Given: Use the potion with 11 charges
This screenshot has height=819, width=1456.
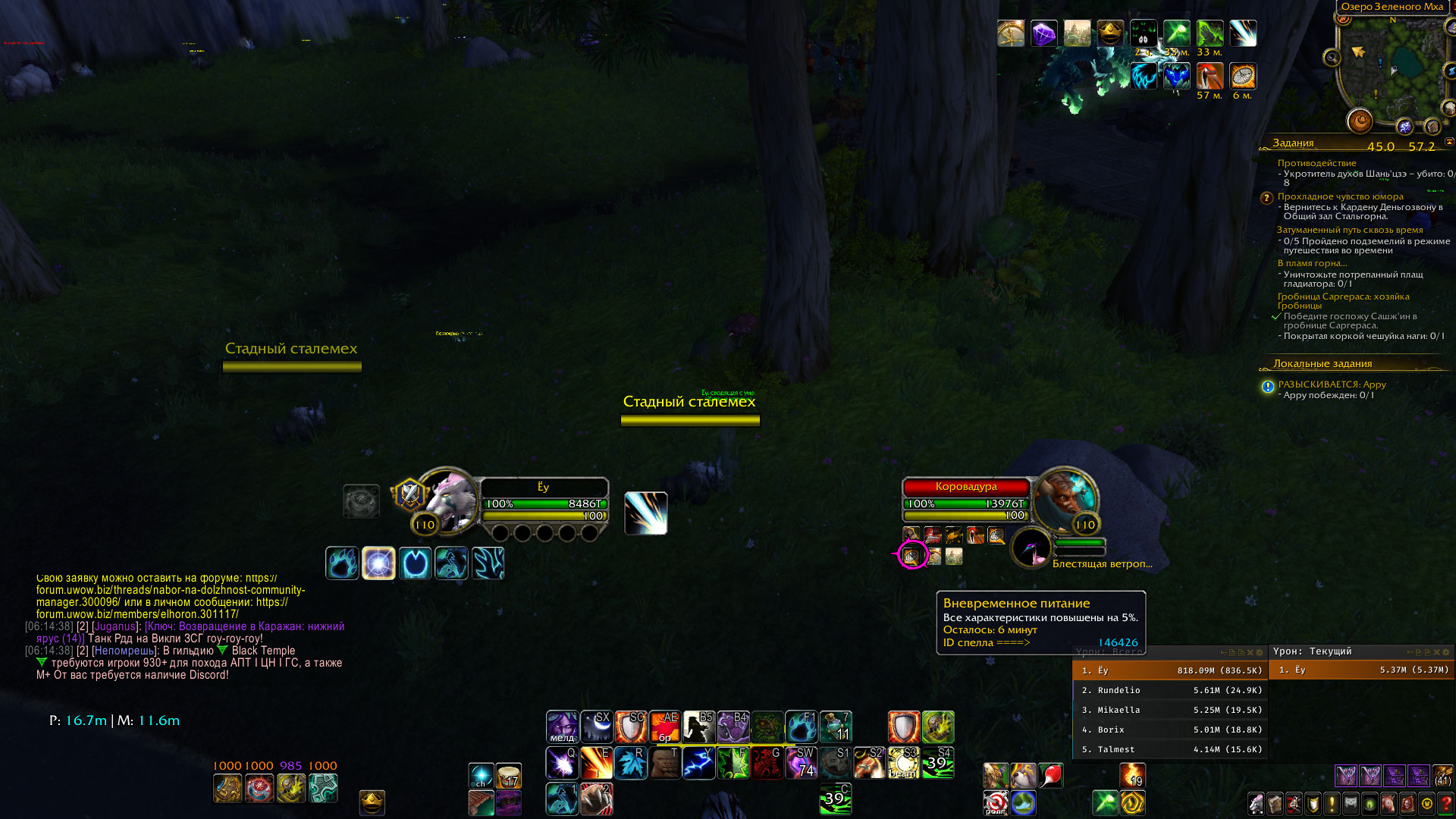Looking at the screenshot, I should click(x=836, y=727).
